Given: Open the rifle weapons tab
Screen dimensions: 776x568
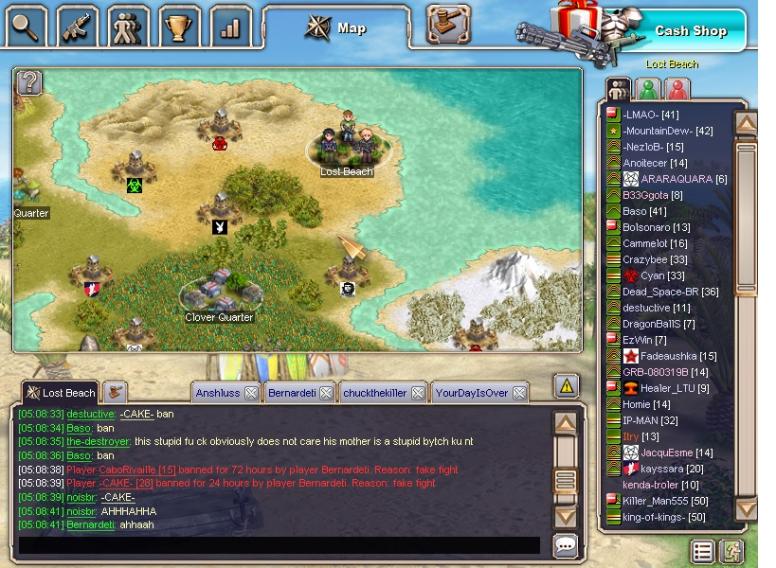Looking at the screenshot, I should click(77, 27).
